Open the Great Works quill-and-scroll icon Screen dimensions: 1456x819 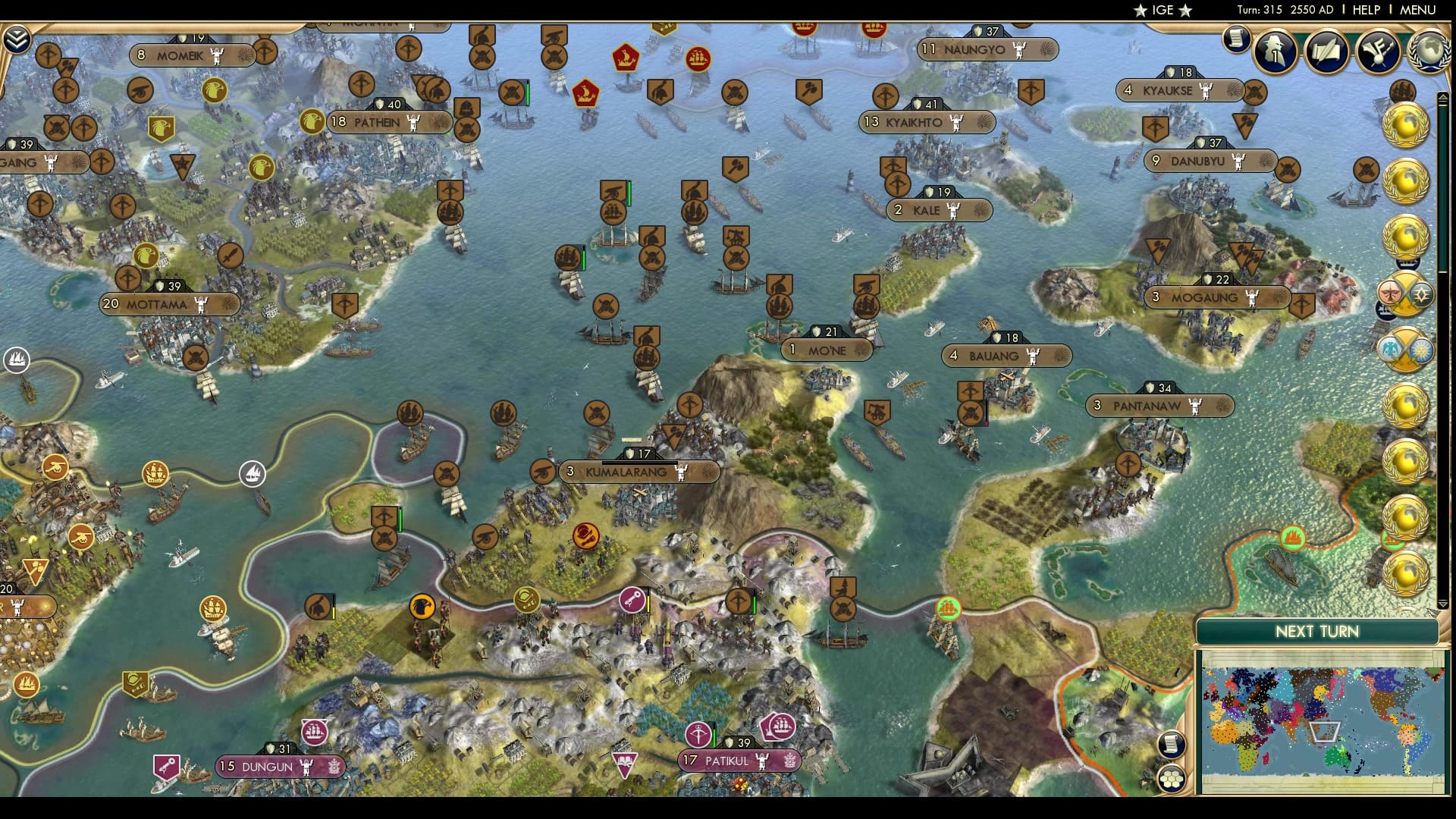(x=1328, y=52)
